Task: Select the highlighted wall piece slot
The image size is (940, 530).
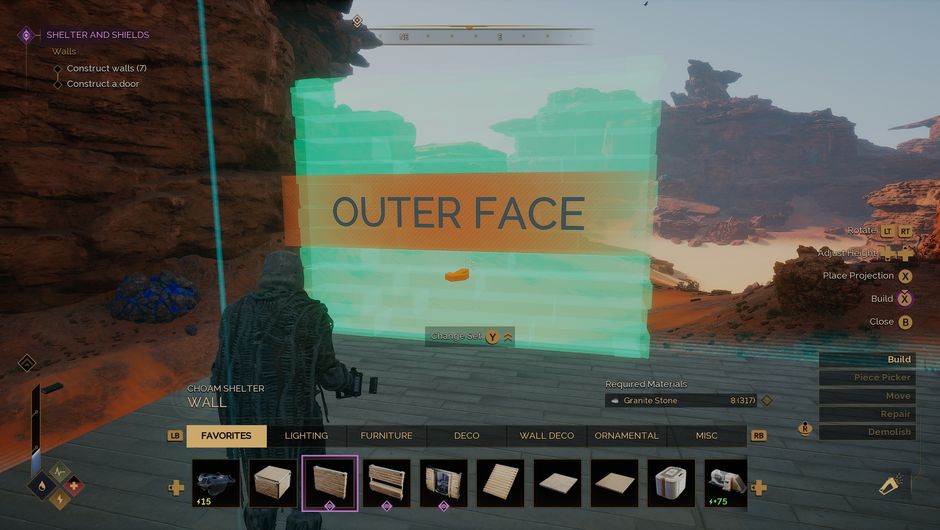Action: pyautogui.click(x=330, y=484)
